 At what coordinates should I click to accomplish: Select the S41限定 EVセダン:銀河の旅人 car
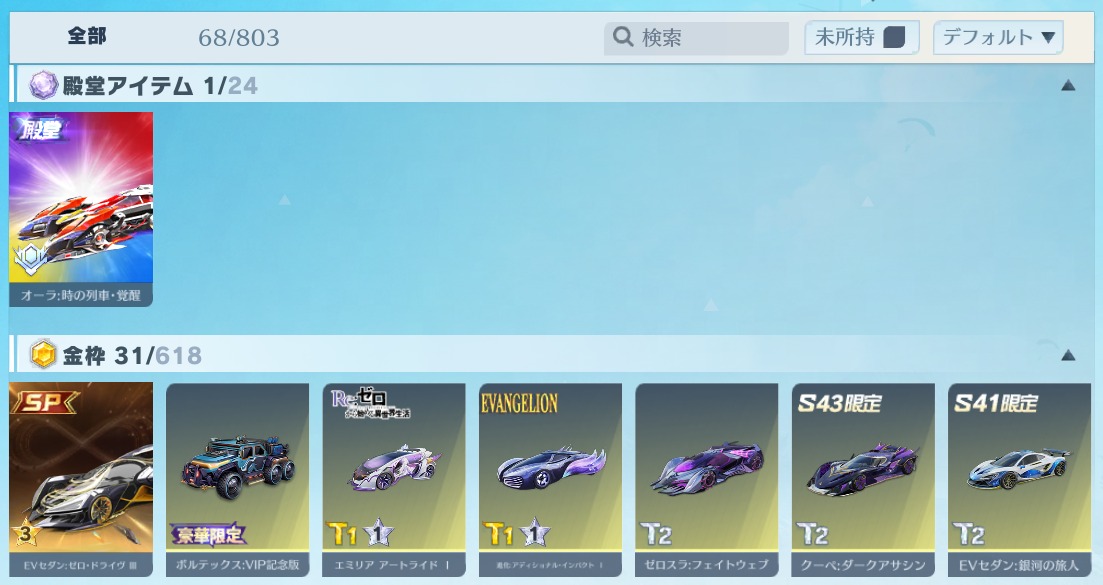coord(1019,478)
